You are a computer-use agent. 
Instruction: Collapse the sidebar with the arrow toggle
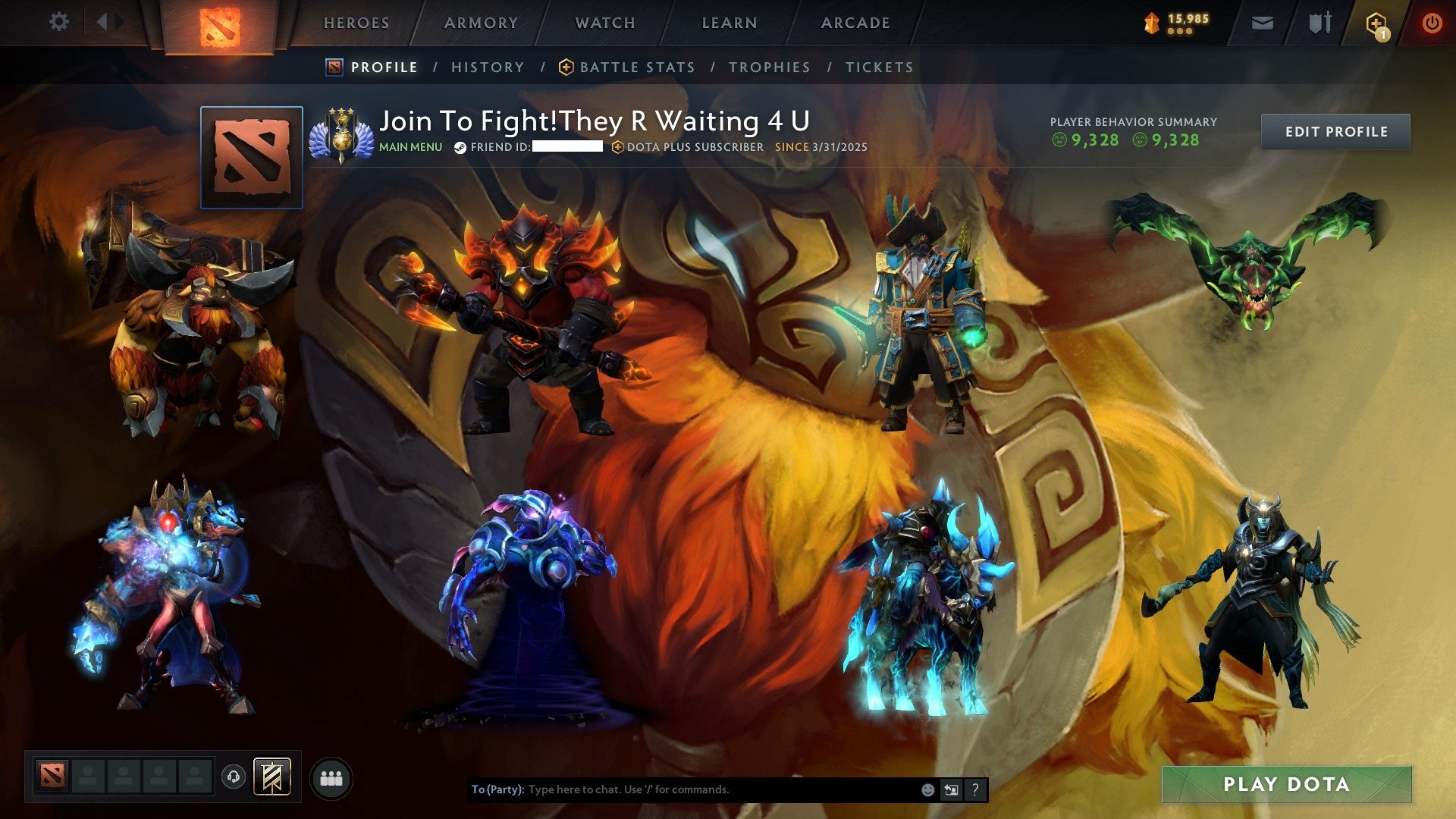coord(106,21)
